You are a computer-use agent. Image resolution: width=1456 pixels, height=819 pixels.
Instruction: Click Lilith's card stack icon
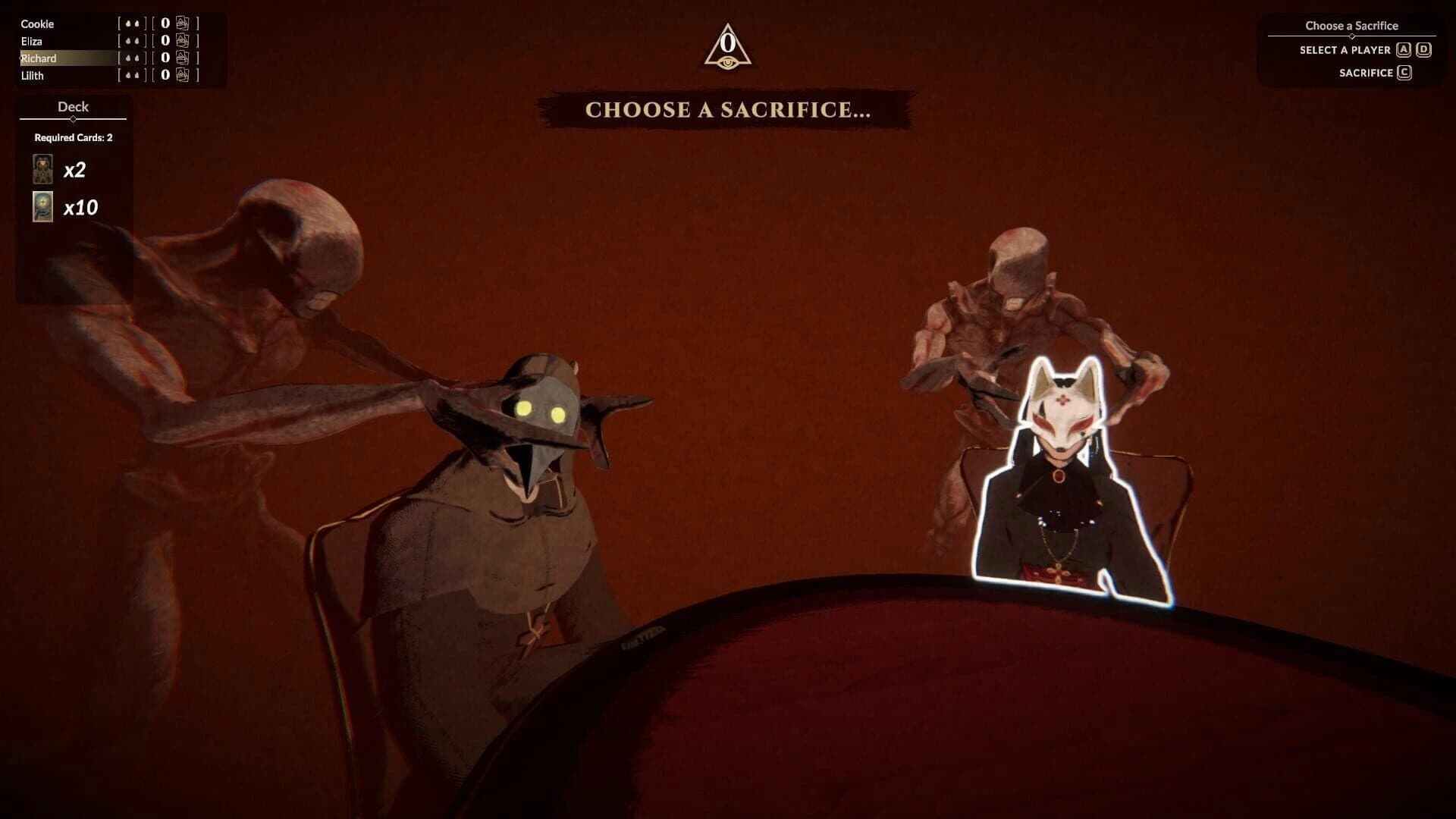[x=180, y=75]
